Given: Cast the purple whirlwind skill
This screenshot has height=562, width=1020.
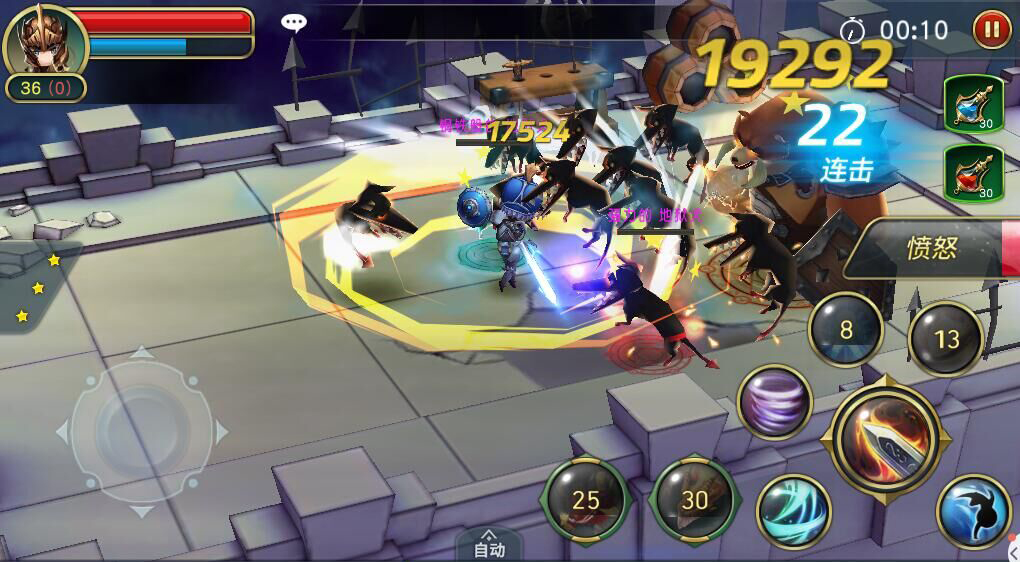Looking at the screenshot, I should (x=774, y=401).
